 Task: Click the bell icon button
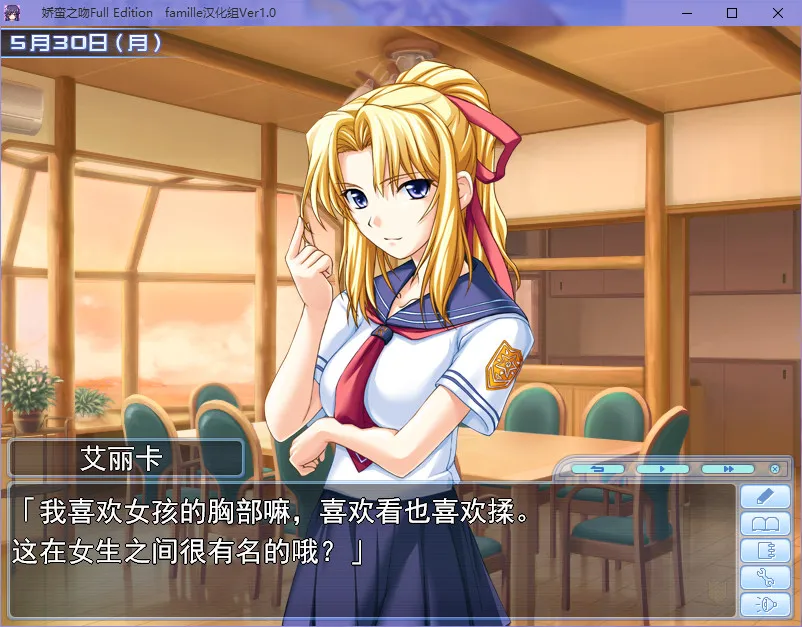click(765, 604)
